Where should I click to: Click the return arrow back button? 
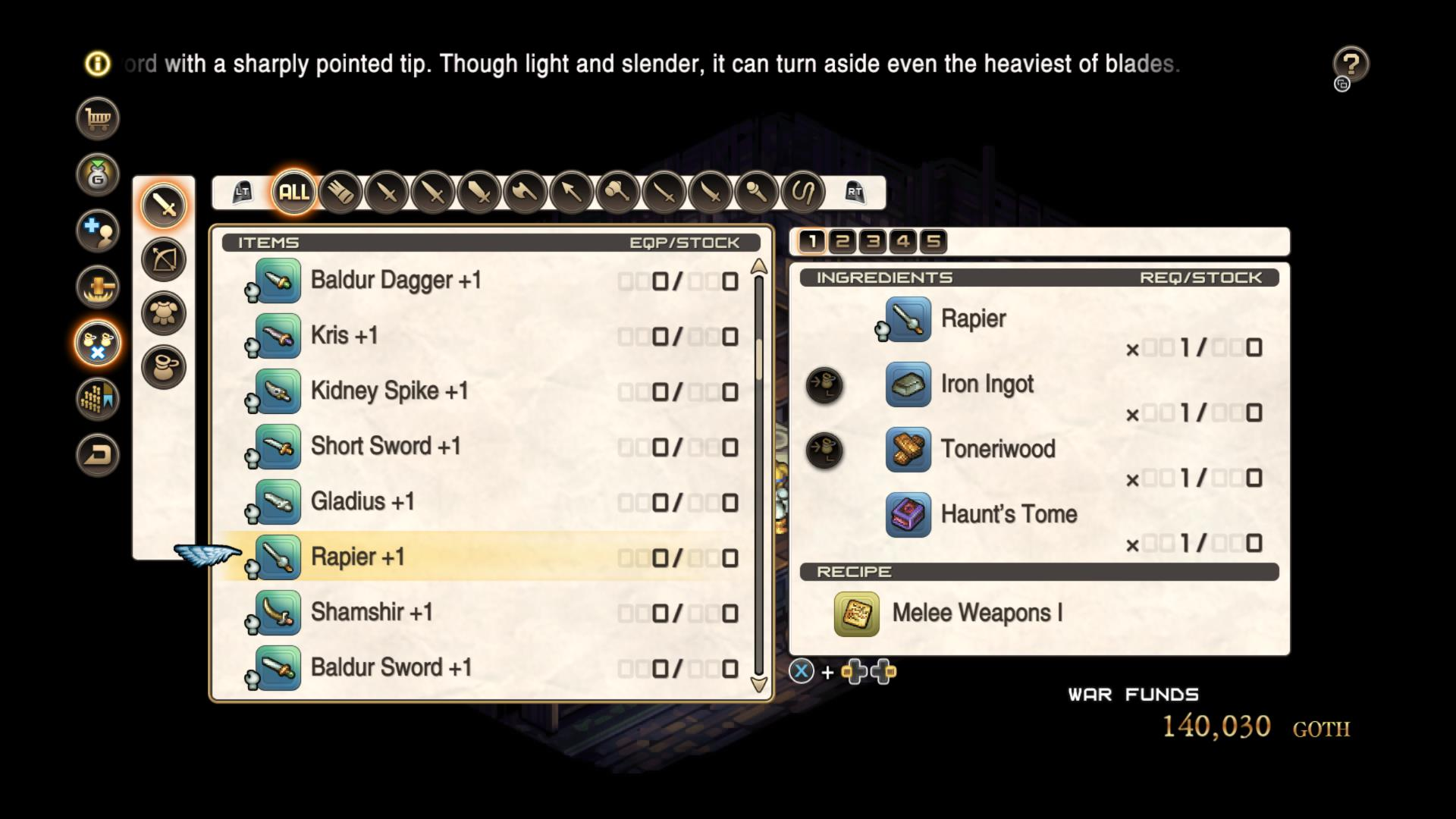tap(98, 455)
